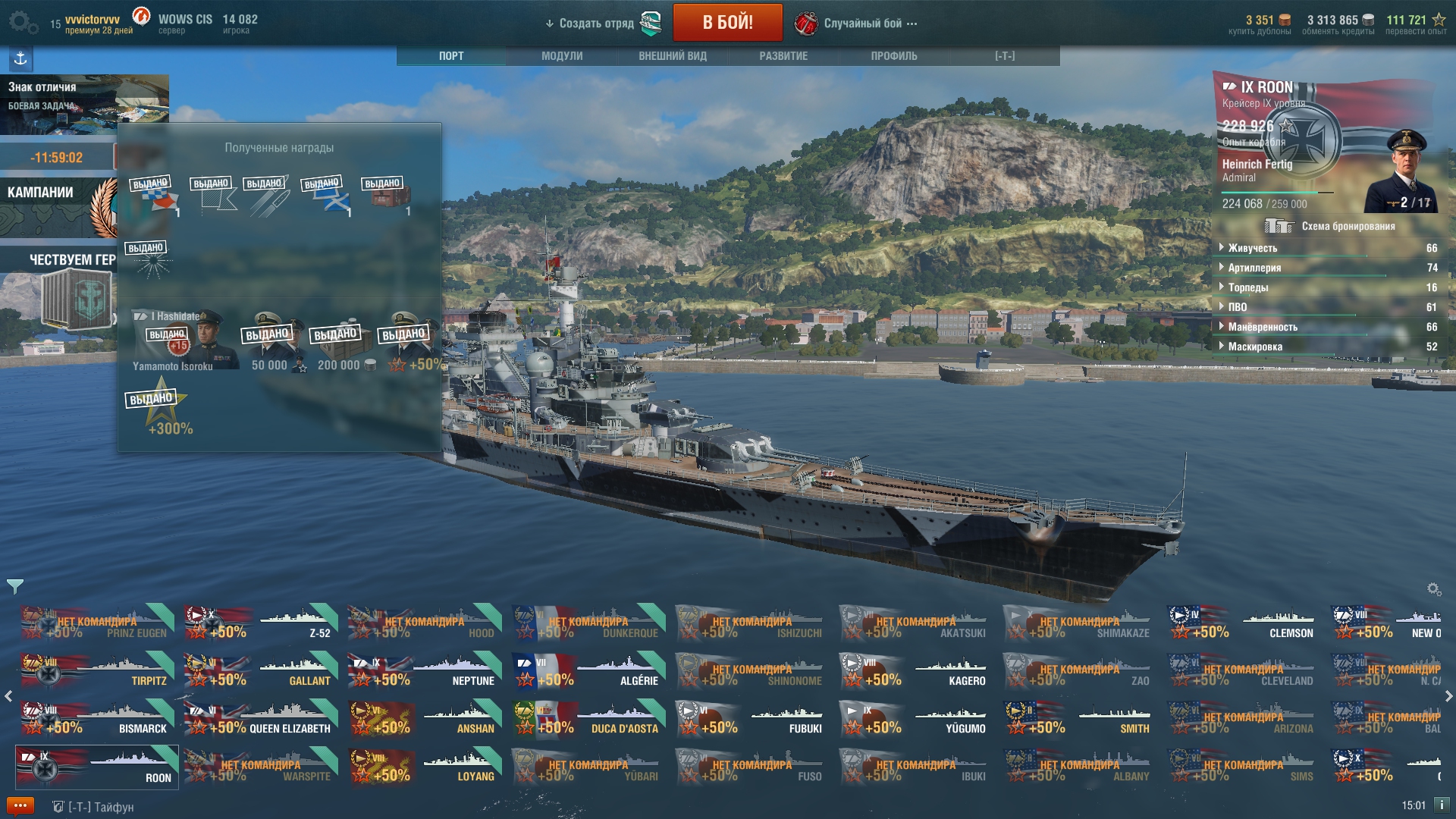This screenshot has width=1456, height=819.
Task: Choose the Bismarck from the carousel
Action: coord(99,719)
